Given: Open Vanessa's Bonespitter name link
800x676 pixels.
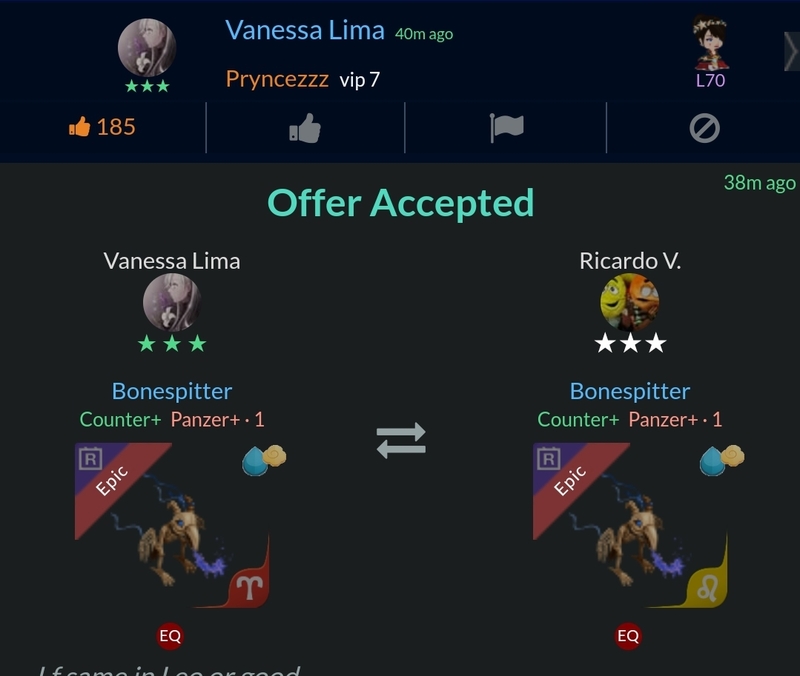Looking at the screenshot, I should pyautogui.click(x=172, y=391).
